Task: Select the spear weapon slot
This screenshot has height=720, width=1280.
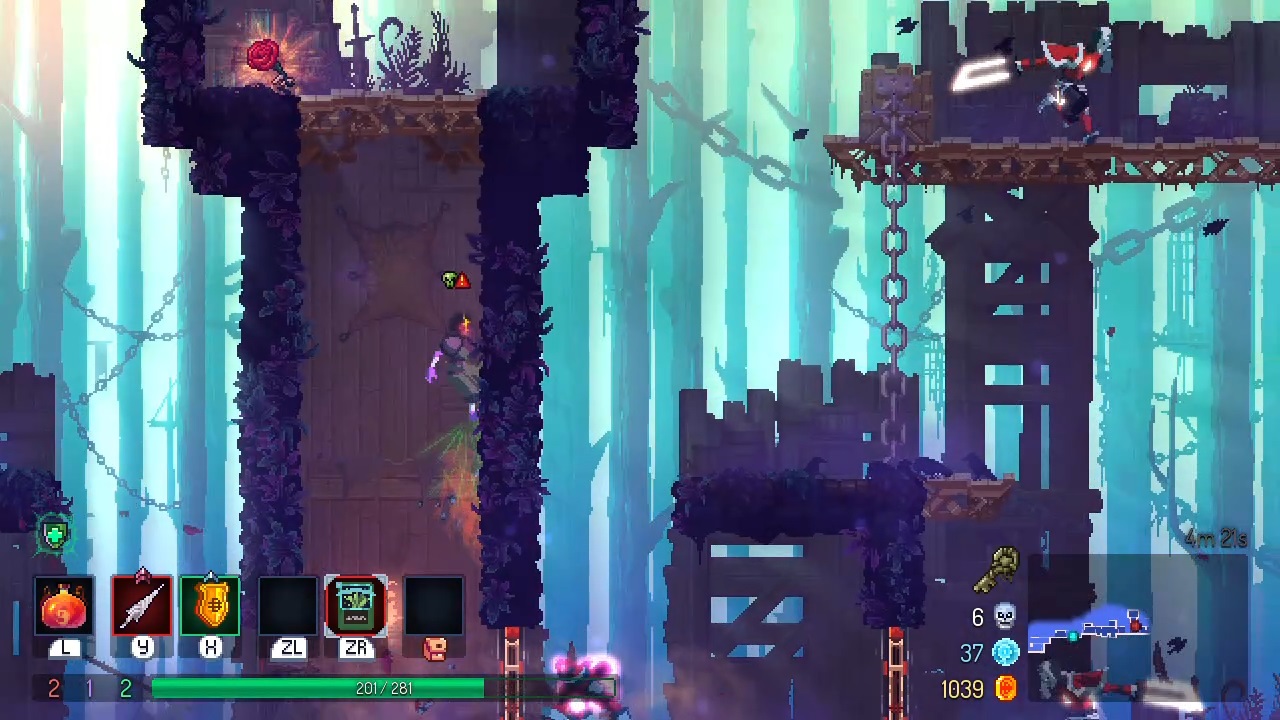Action: point(142,606)
